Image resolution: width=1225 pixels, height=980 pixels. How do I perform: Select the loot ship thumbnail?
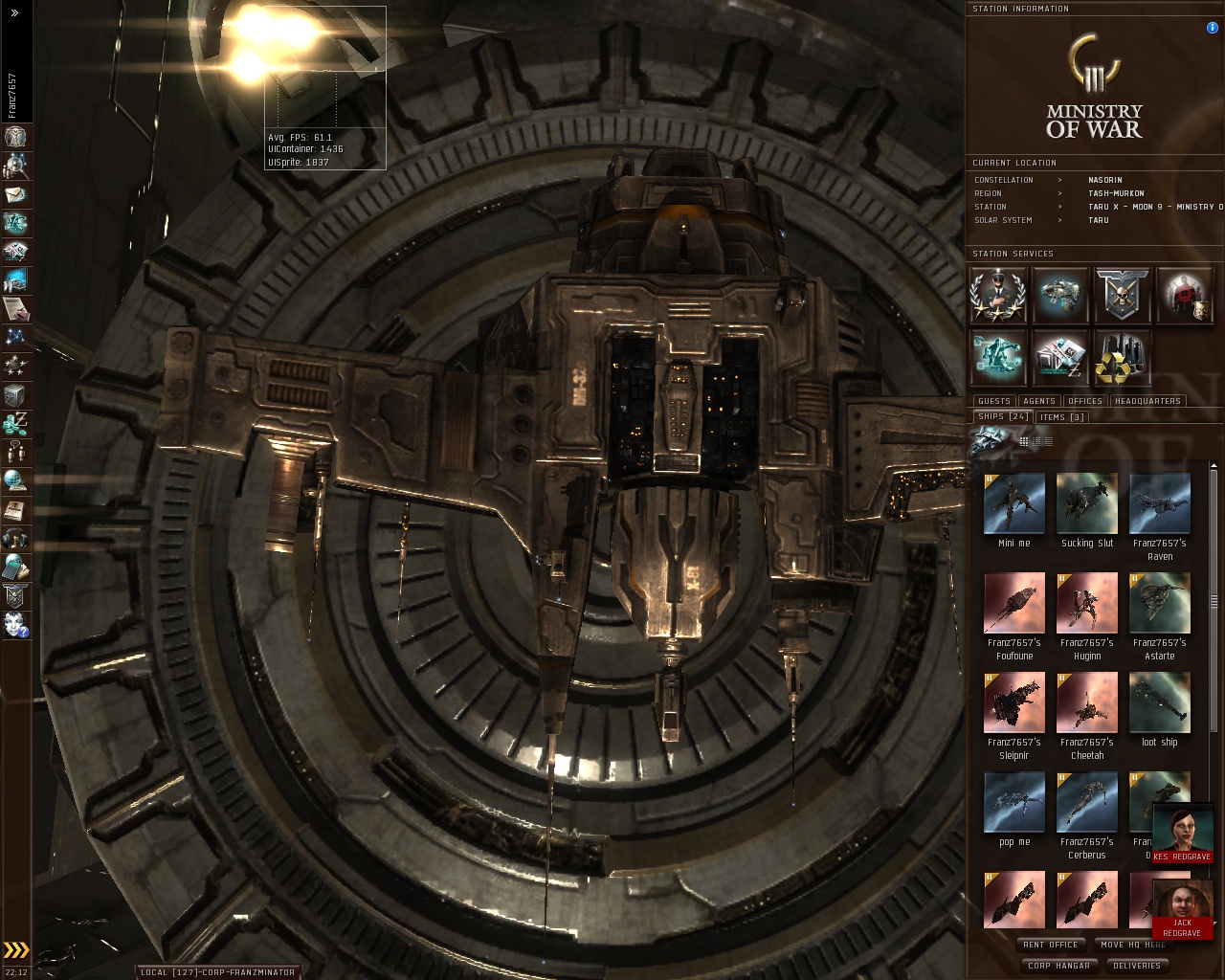click(1159, 702)
